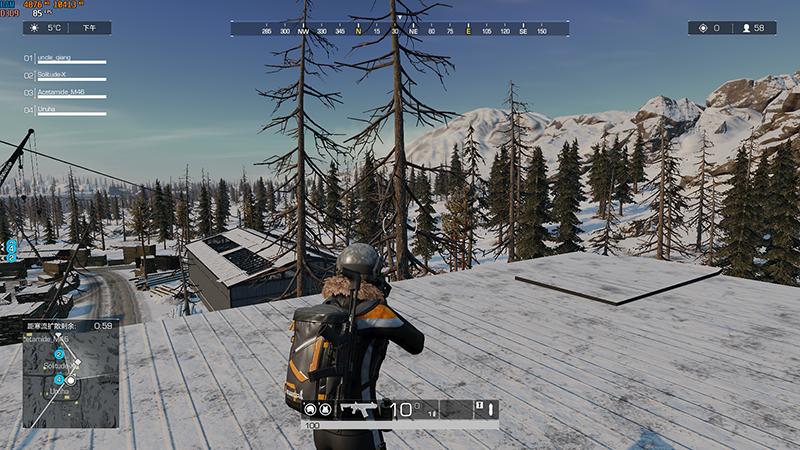The width and height of the screenshot is (800, 450).
Task: Click teammate marker 2 on the minimap
Action: (x=59, y=354)
